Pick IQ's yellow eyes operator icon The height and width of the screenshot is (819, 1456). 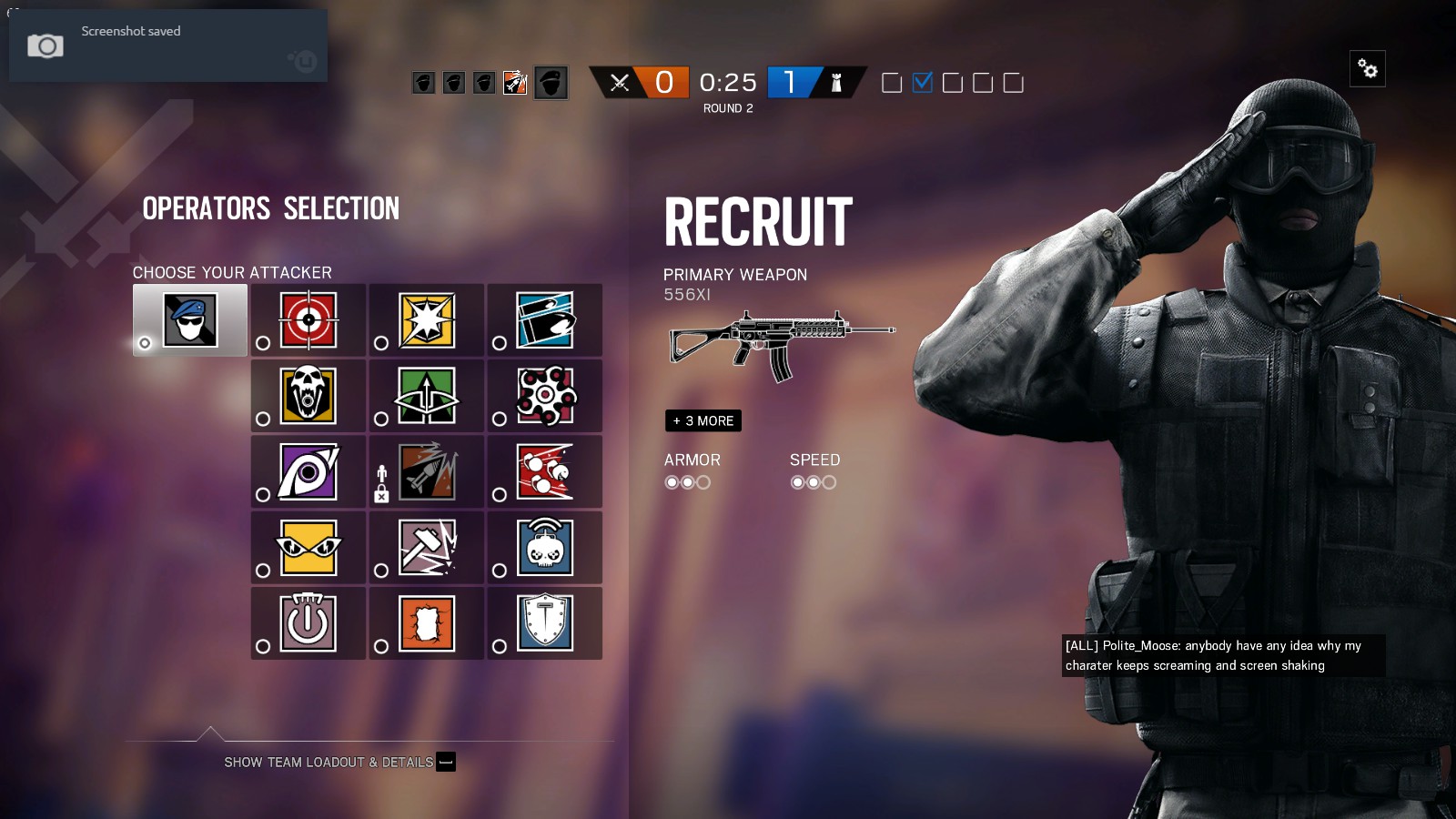tap(308, 546)
